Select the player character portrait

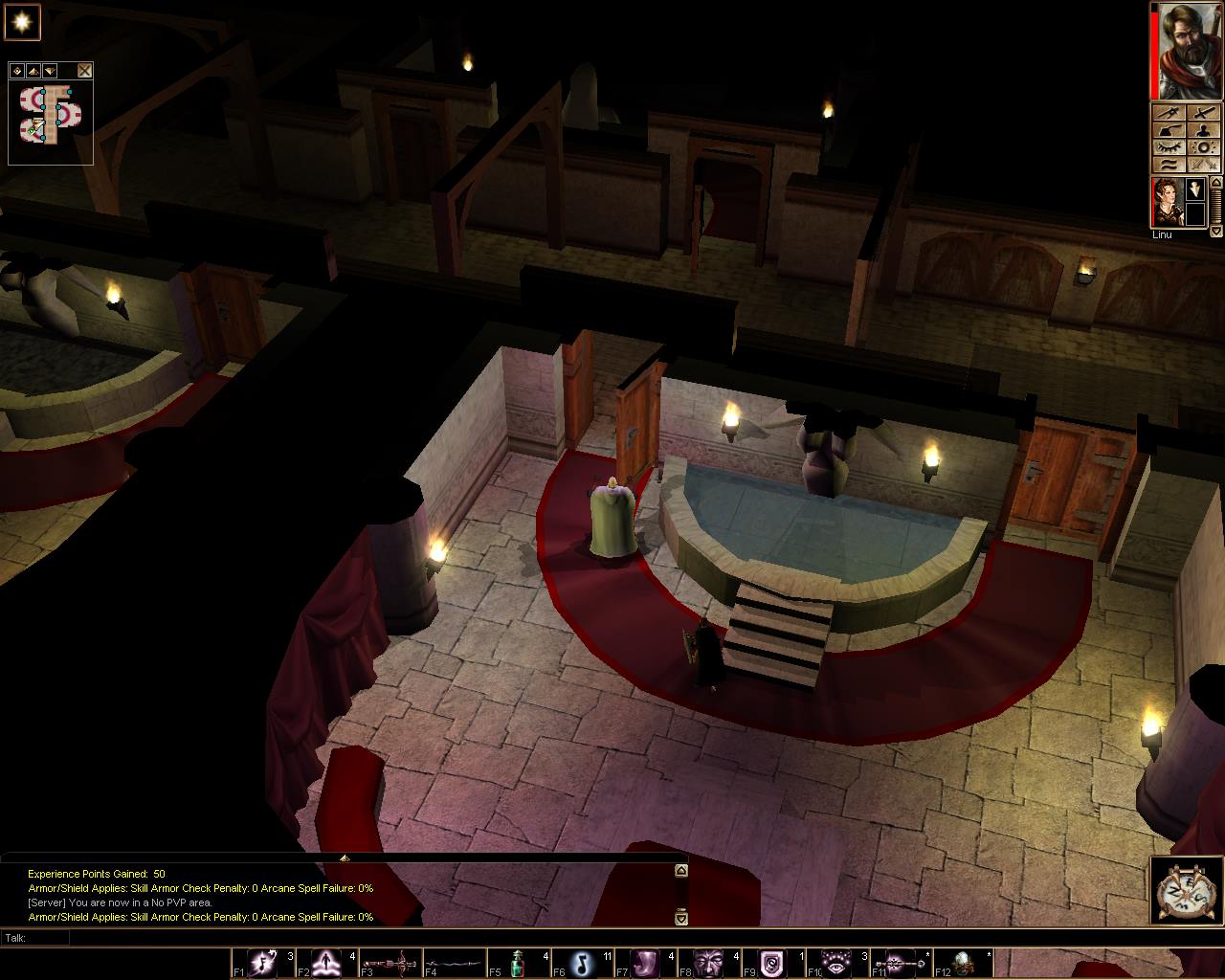1191,51
